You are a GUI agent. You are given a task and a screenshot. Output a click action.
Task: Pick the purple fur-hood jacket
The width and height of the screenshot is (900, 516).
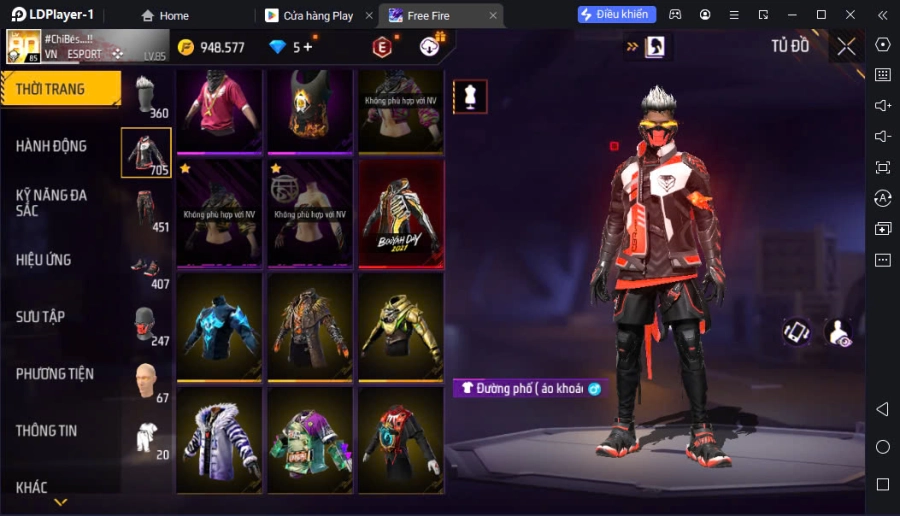219,440
